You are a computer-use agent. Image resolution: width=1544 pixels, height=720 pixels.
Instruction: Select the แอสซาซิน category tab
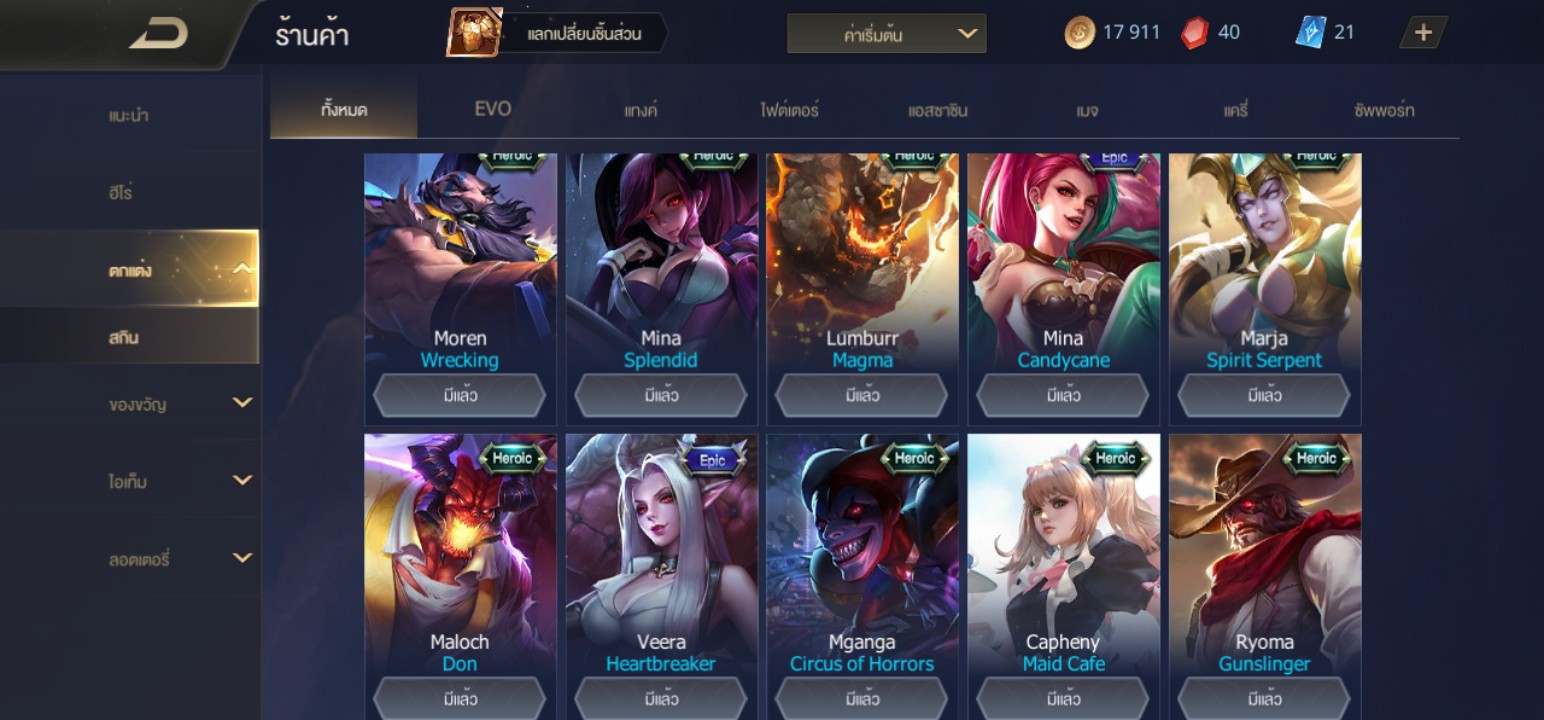[937, 110]
